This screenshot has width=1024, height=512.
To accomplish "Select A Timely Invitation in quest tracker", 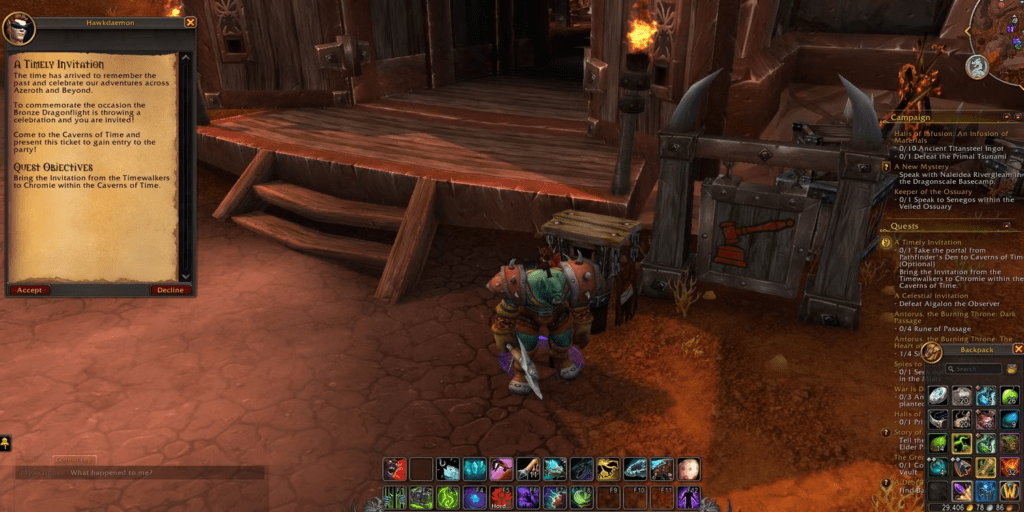I will pyautogui.click(x=929, y=242).
